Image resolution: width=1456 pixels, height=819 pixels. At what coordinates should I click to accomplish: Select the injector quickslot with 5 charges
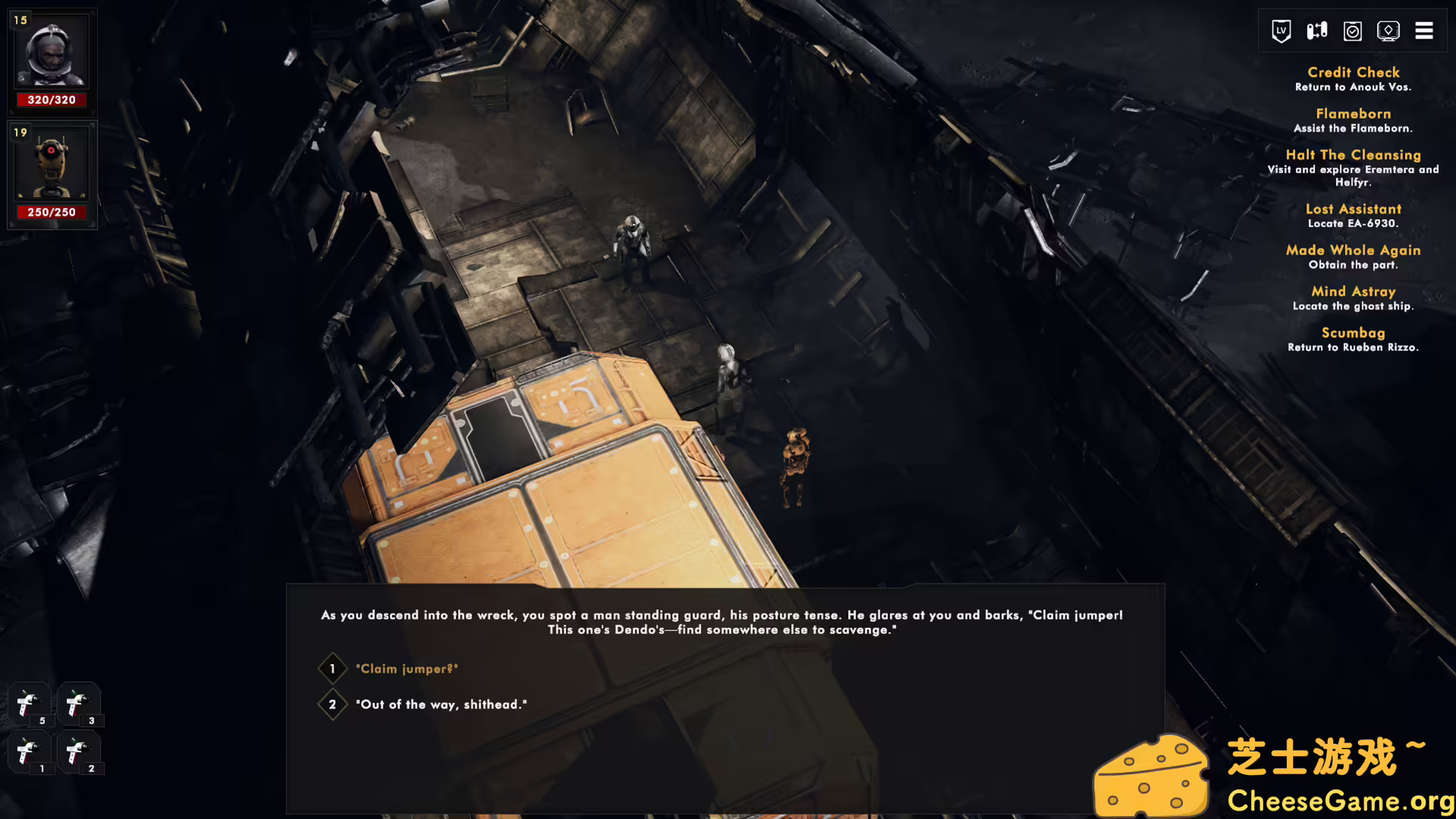point(29,703)
